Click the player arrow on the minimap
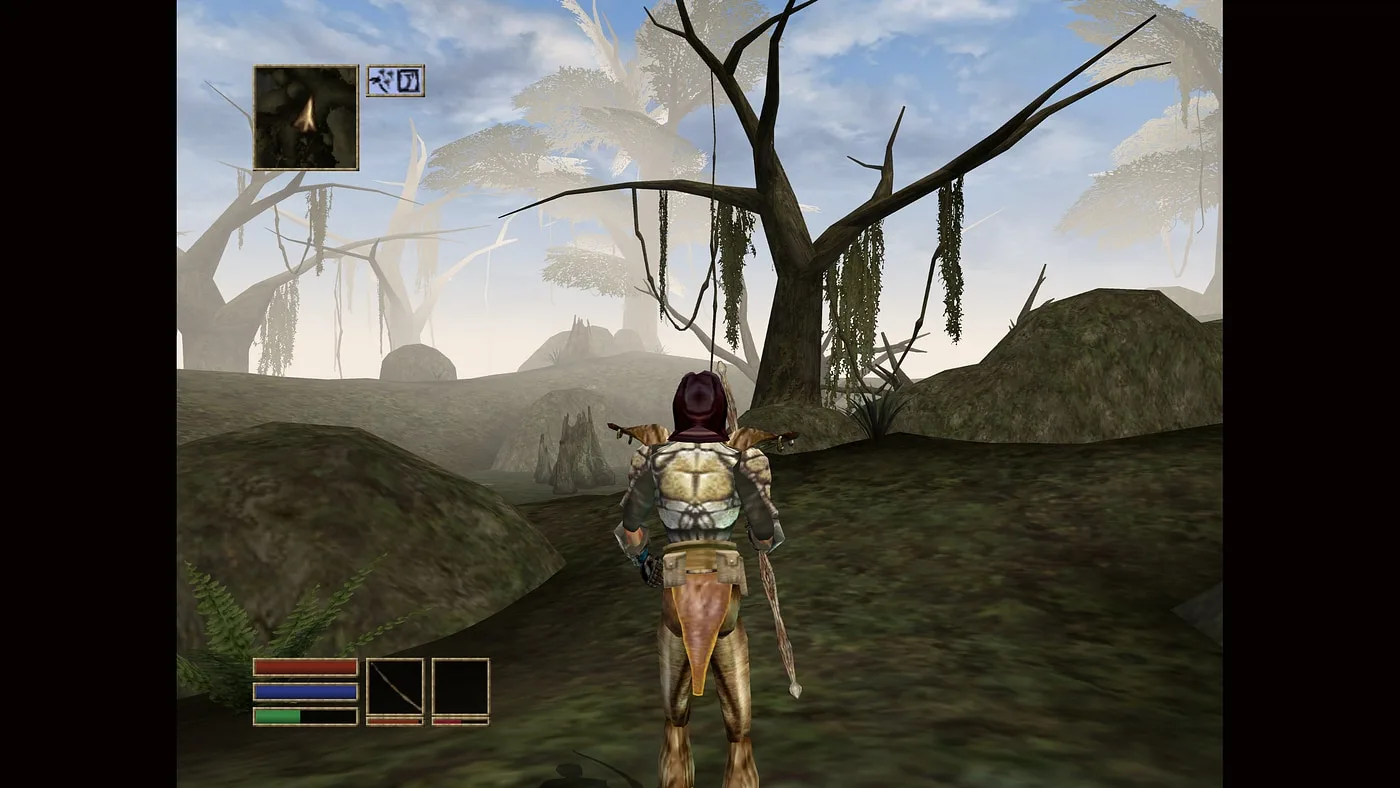 click(x=305, y=115)
